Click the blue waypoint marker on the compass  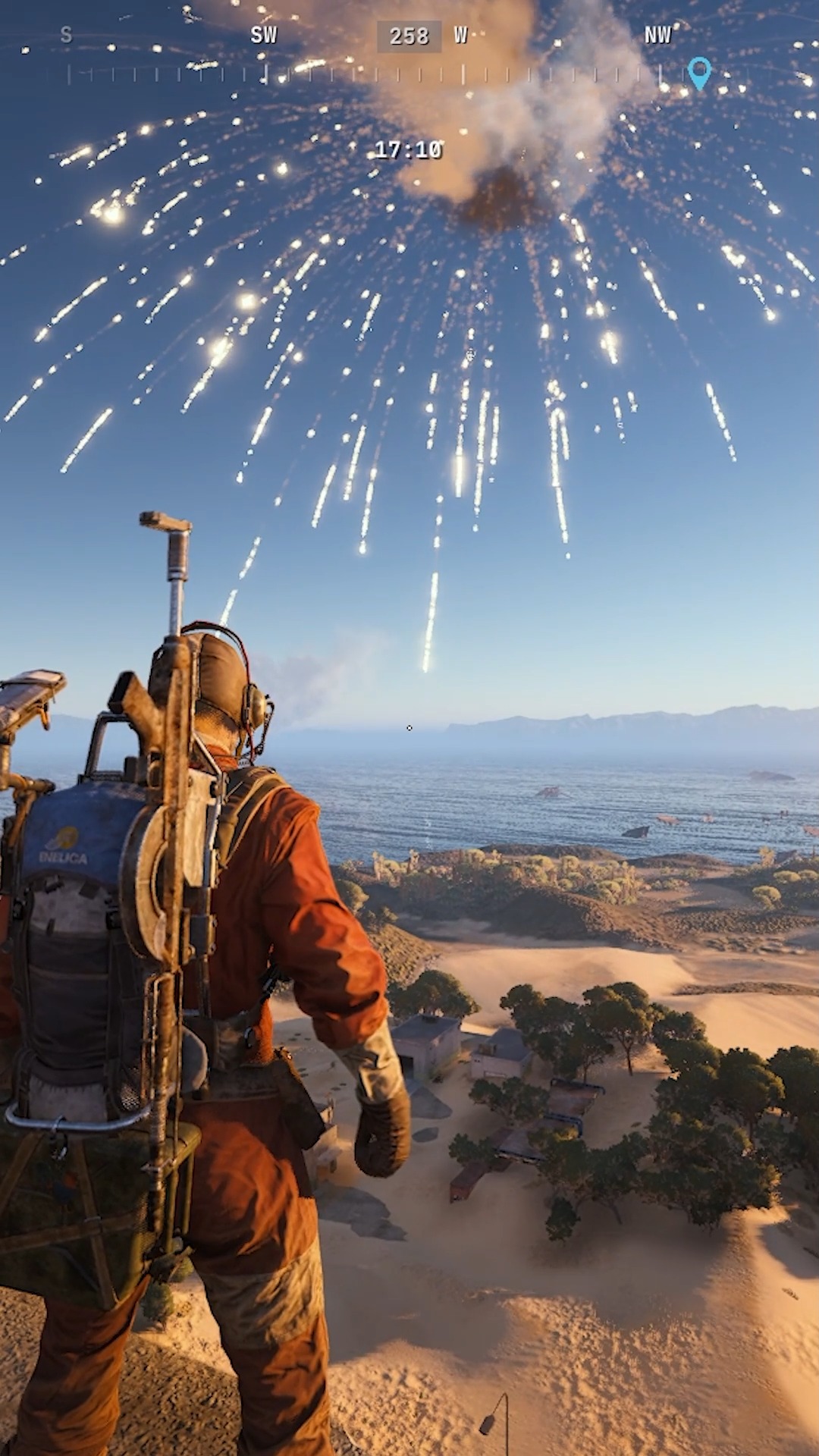[699, 72]
